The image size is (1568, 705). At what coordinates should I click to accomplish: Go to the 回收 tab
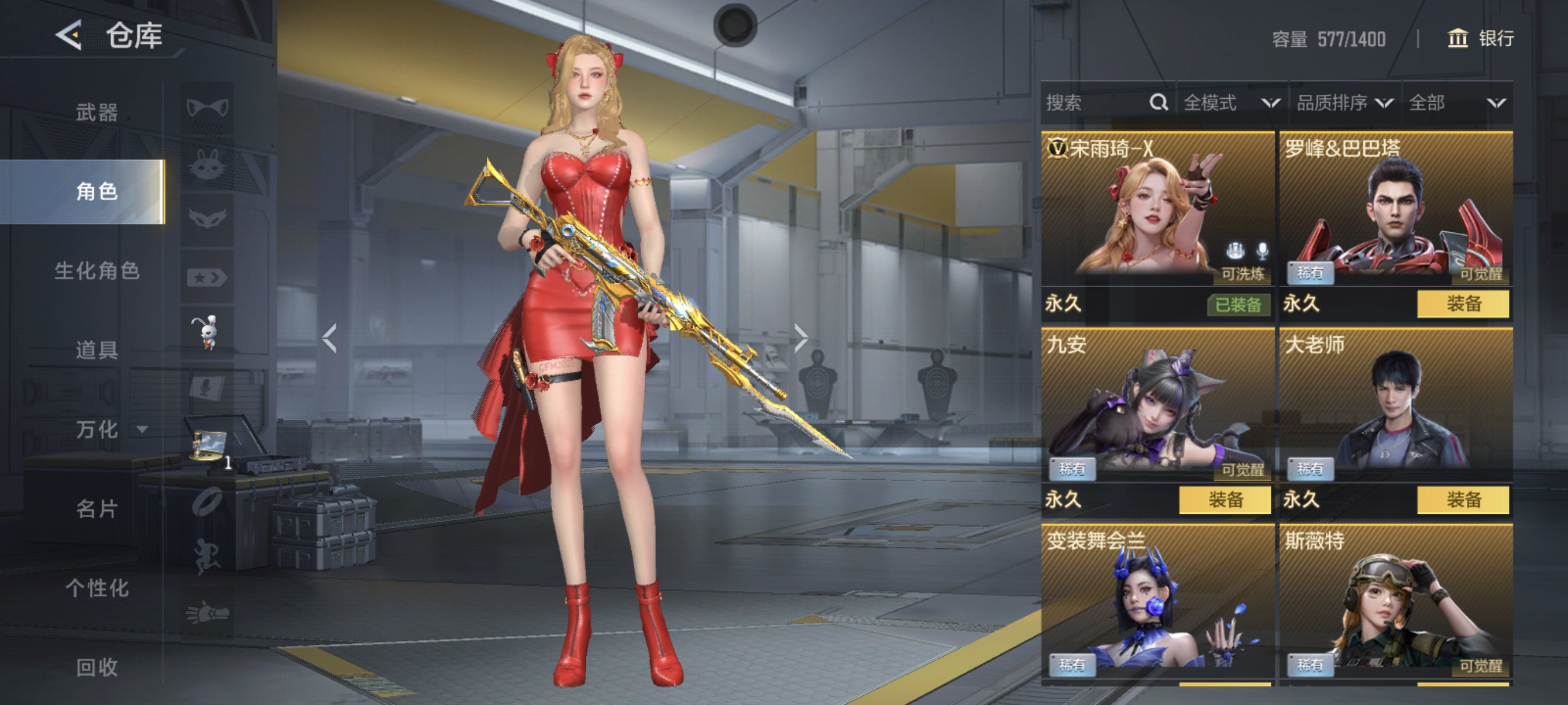click(x=96, y=667)
